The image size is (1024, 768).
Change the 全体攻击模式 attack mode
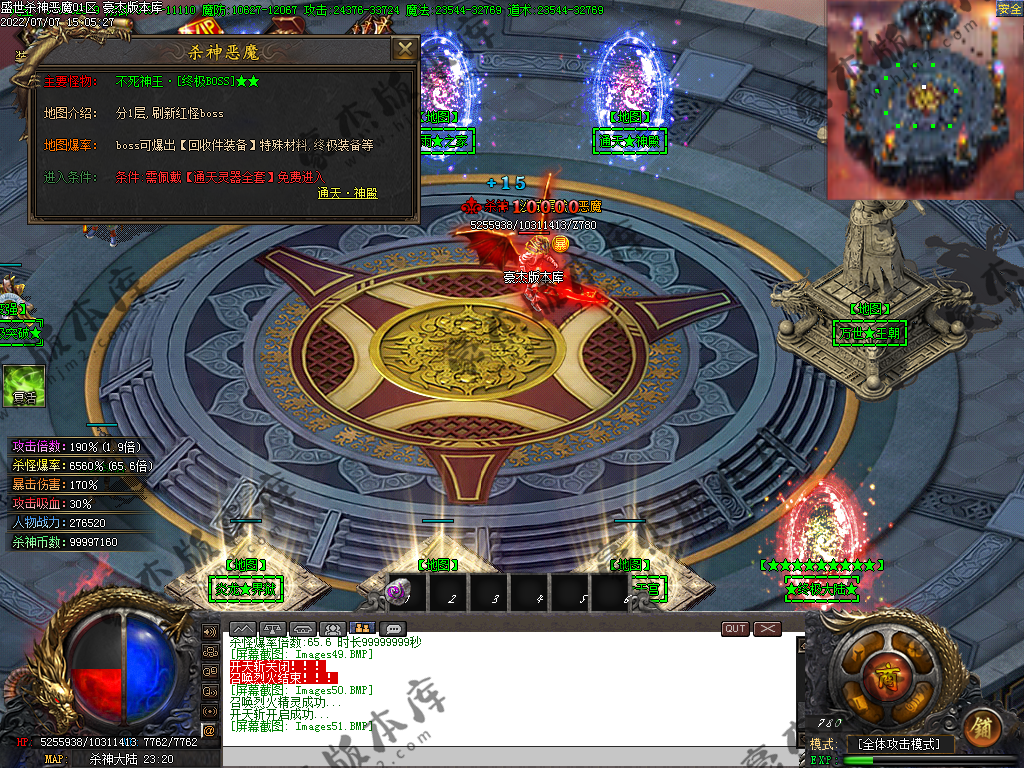point(899,744)
